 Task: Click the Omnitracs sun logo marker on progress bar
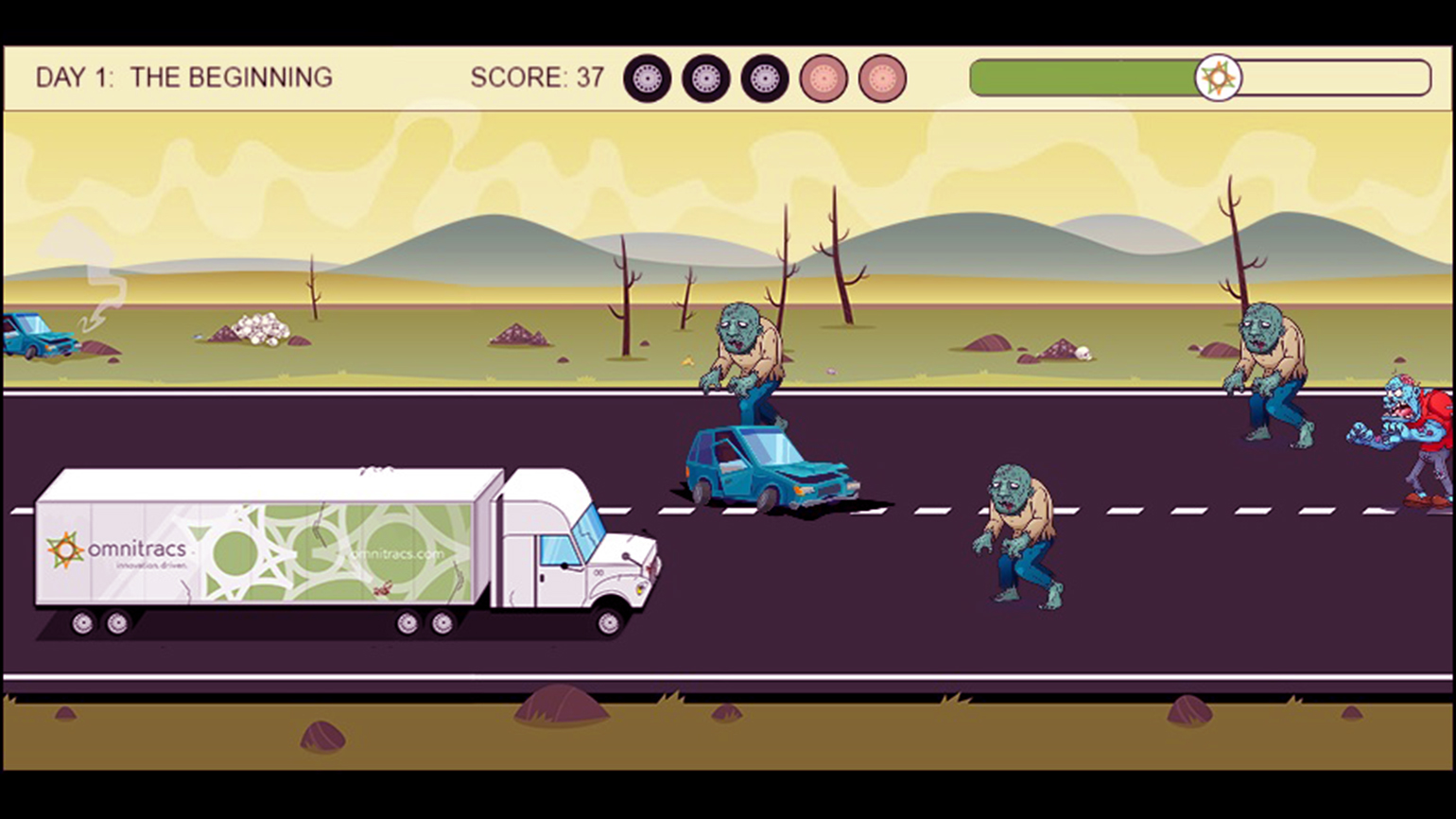coord(1220,76)
